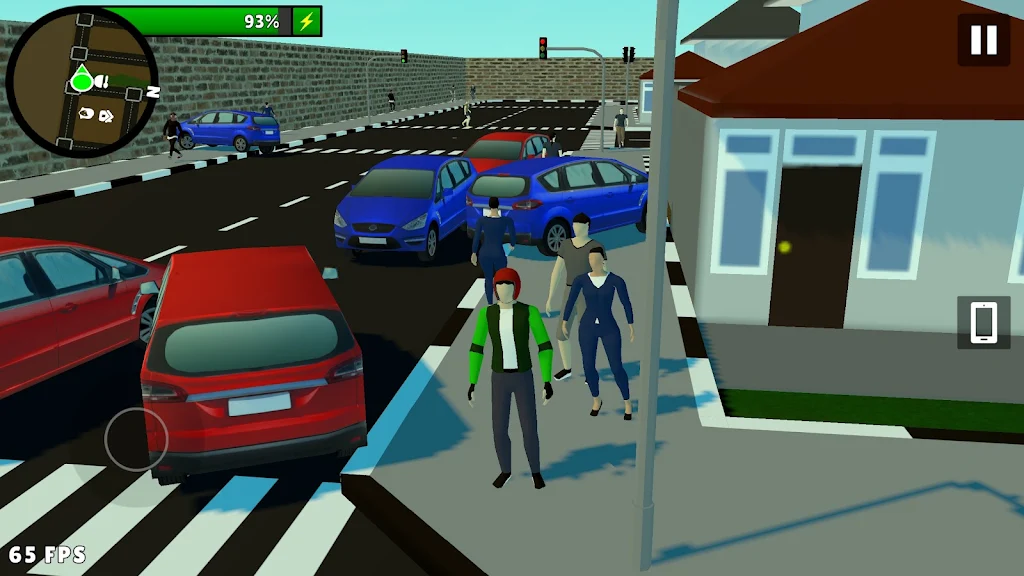This screenshot has width=1024, height=576.
Task: Tap the lightning bolt energy icon
Action: [x=307, y=21]
